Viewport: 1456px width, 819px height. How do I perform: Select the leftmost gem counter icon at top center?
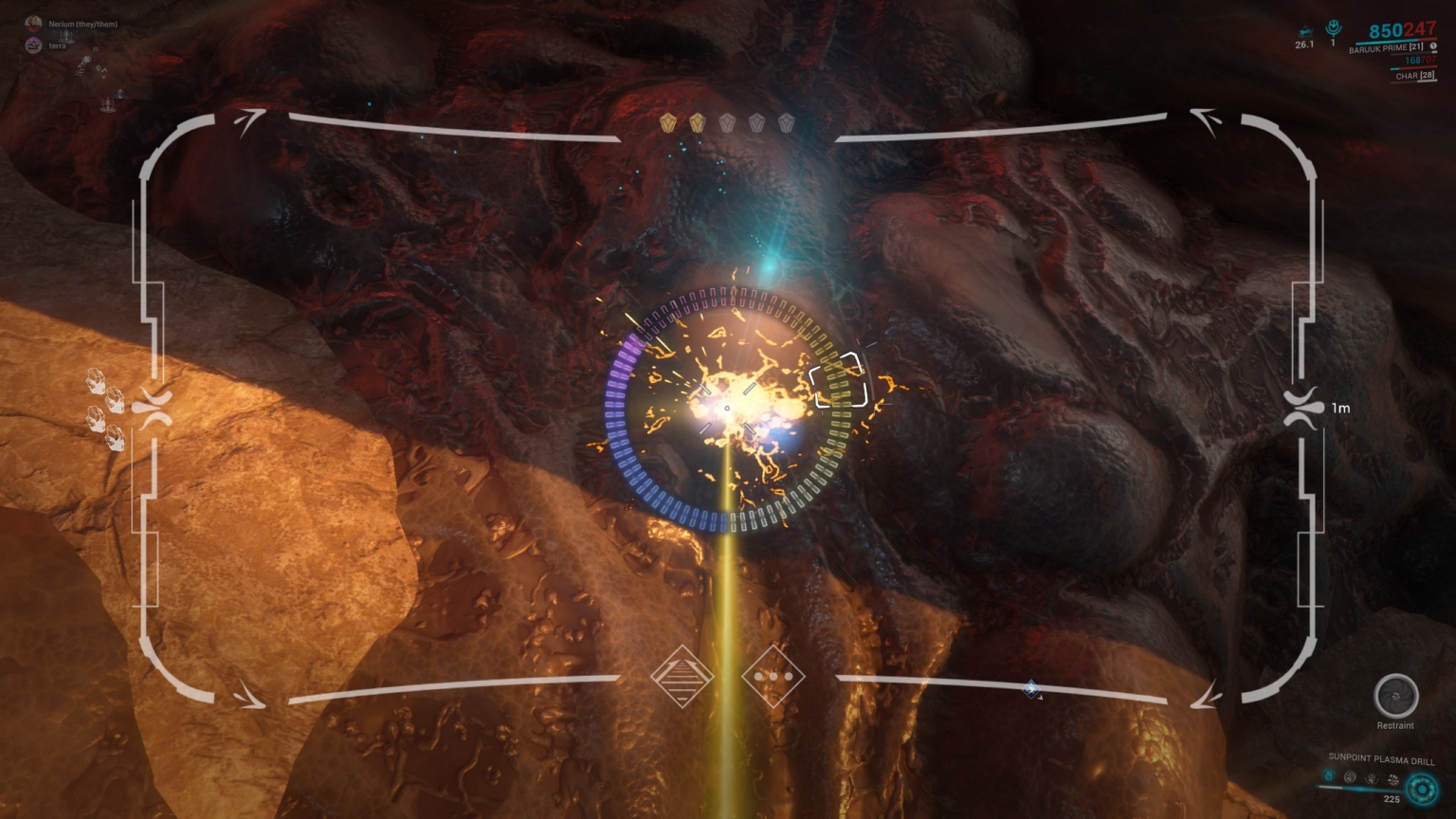point(670,123)
